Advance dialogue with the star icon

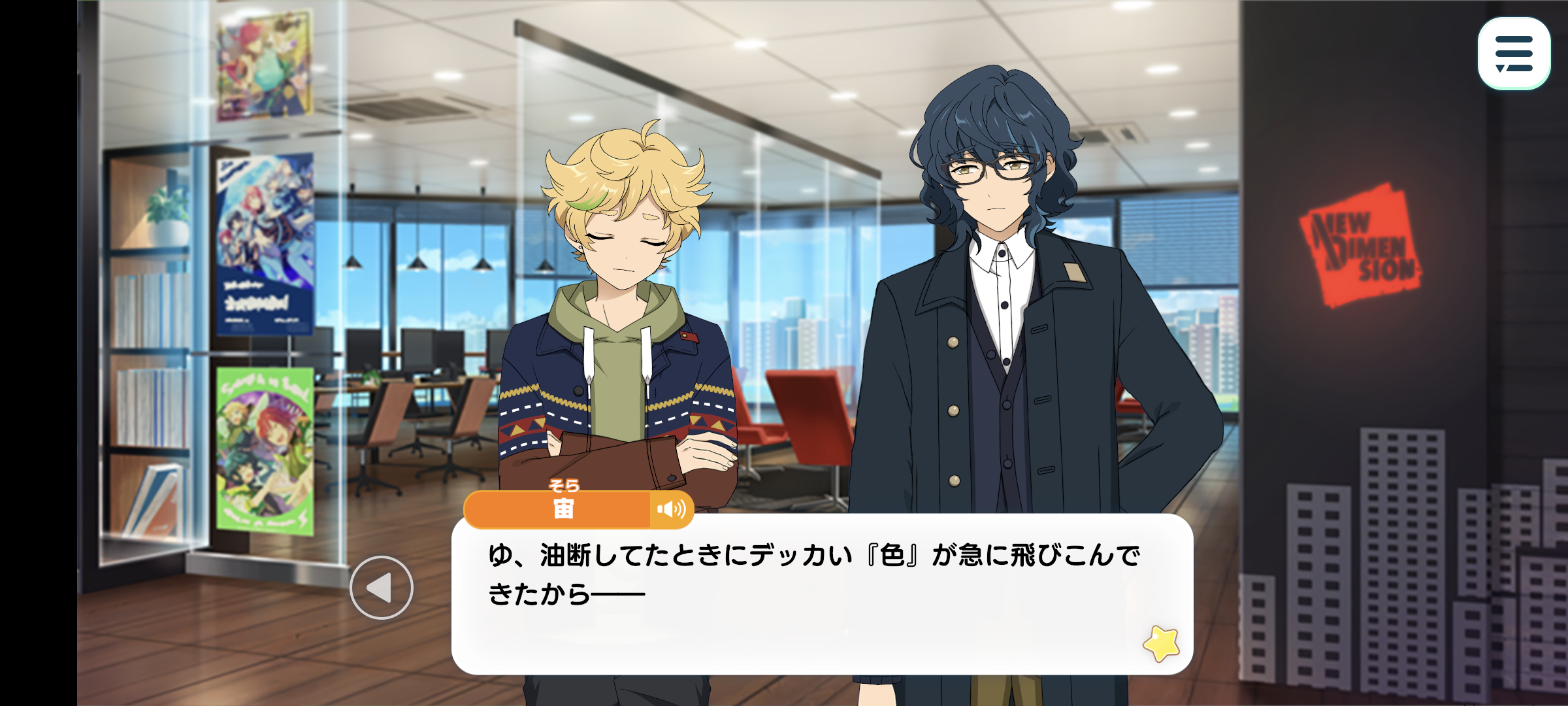[1161, 643]
